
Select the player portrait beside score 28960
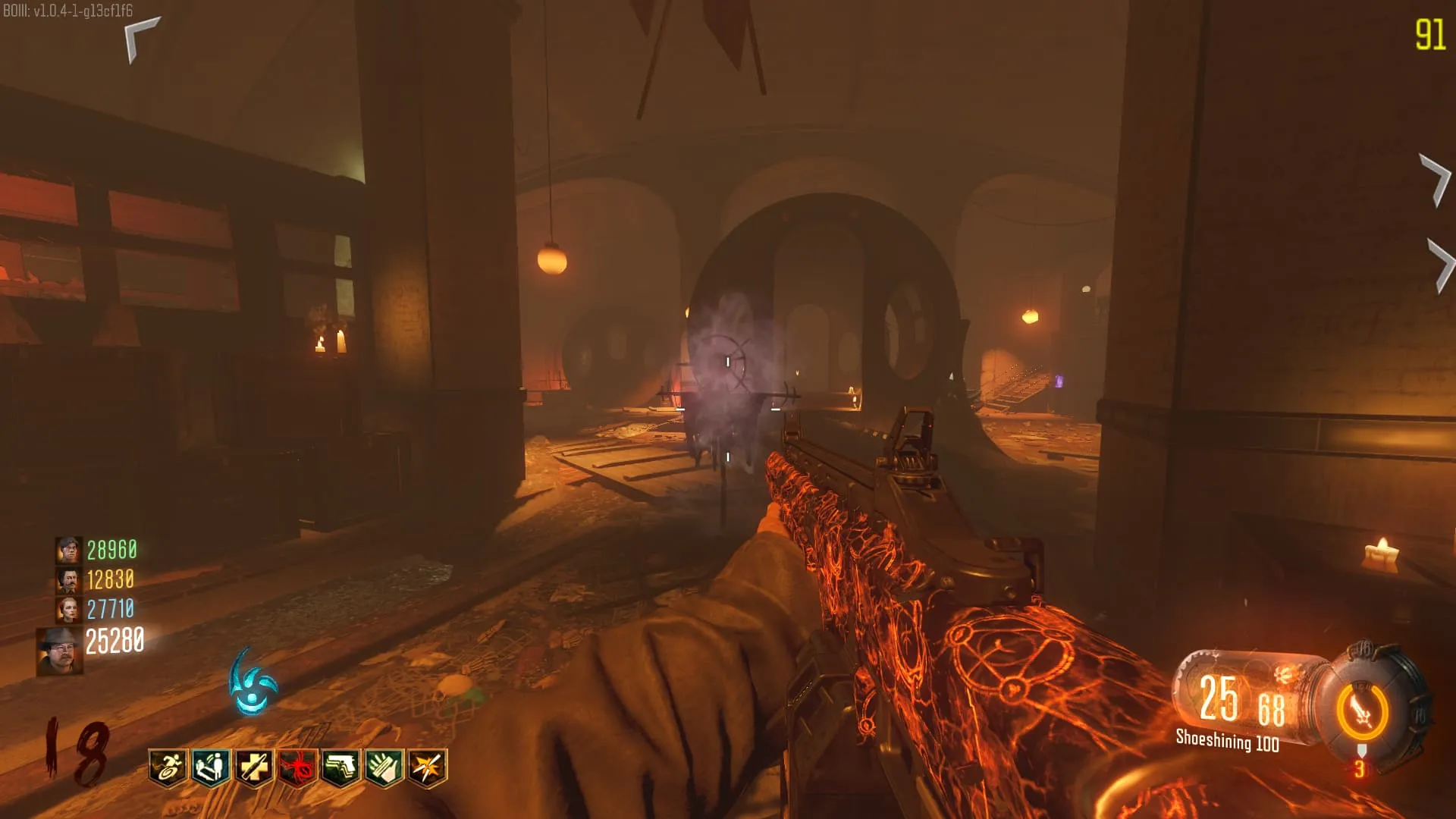coord(69,550)
